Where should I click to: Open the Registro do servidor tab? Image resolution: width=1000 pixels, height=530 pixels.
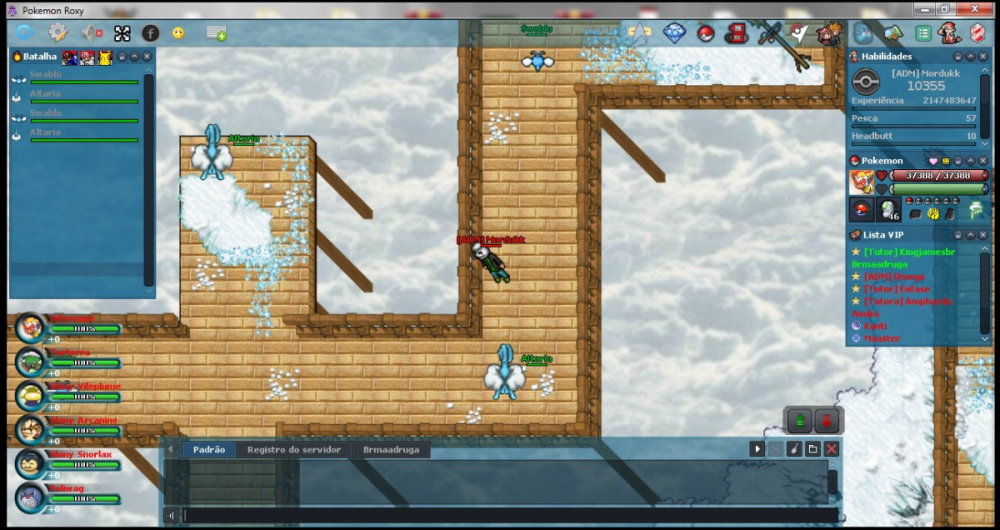(294, 450)
